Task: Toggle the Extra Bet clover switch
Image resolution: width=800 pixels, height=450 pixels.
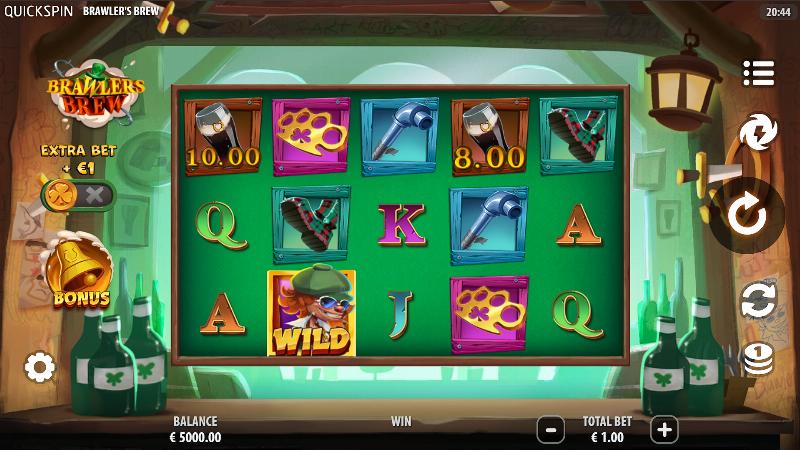Action: click(77, 194)
